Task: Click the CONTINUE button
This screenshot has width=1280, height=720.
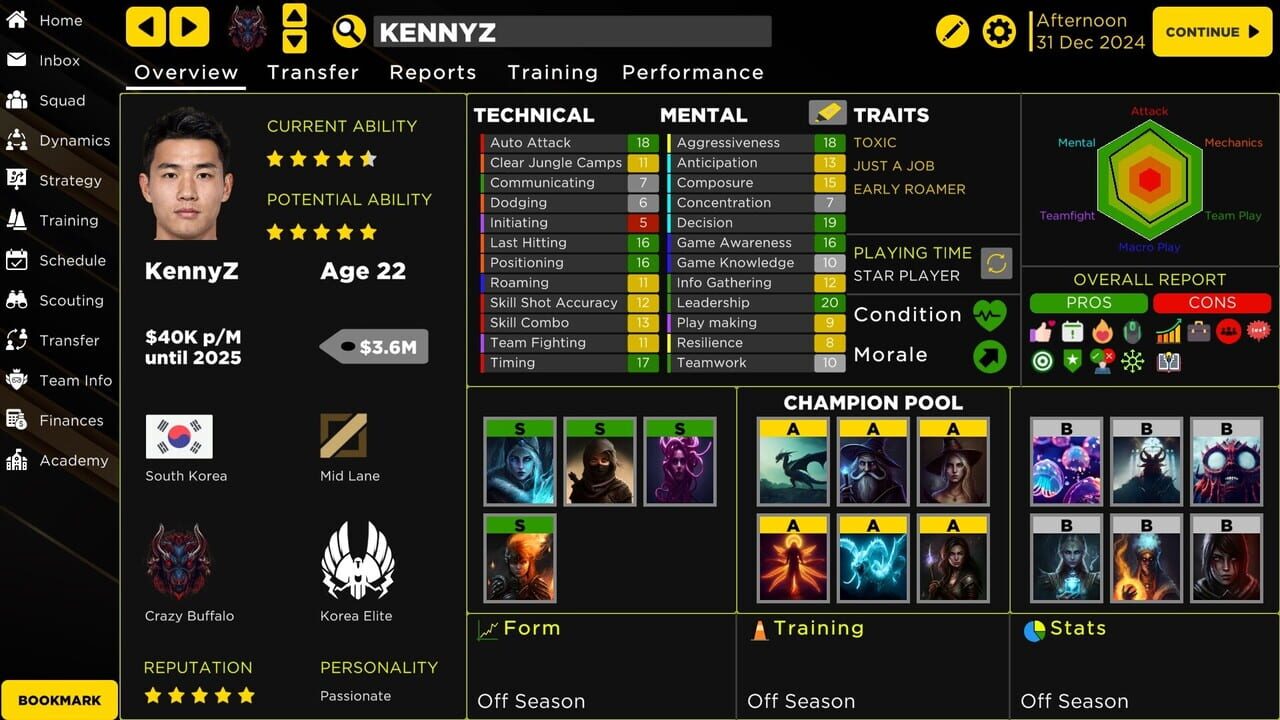Action: tap(1211, 31)
